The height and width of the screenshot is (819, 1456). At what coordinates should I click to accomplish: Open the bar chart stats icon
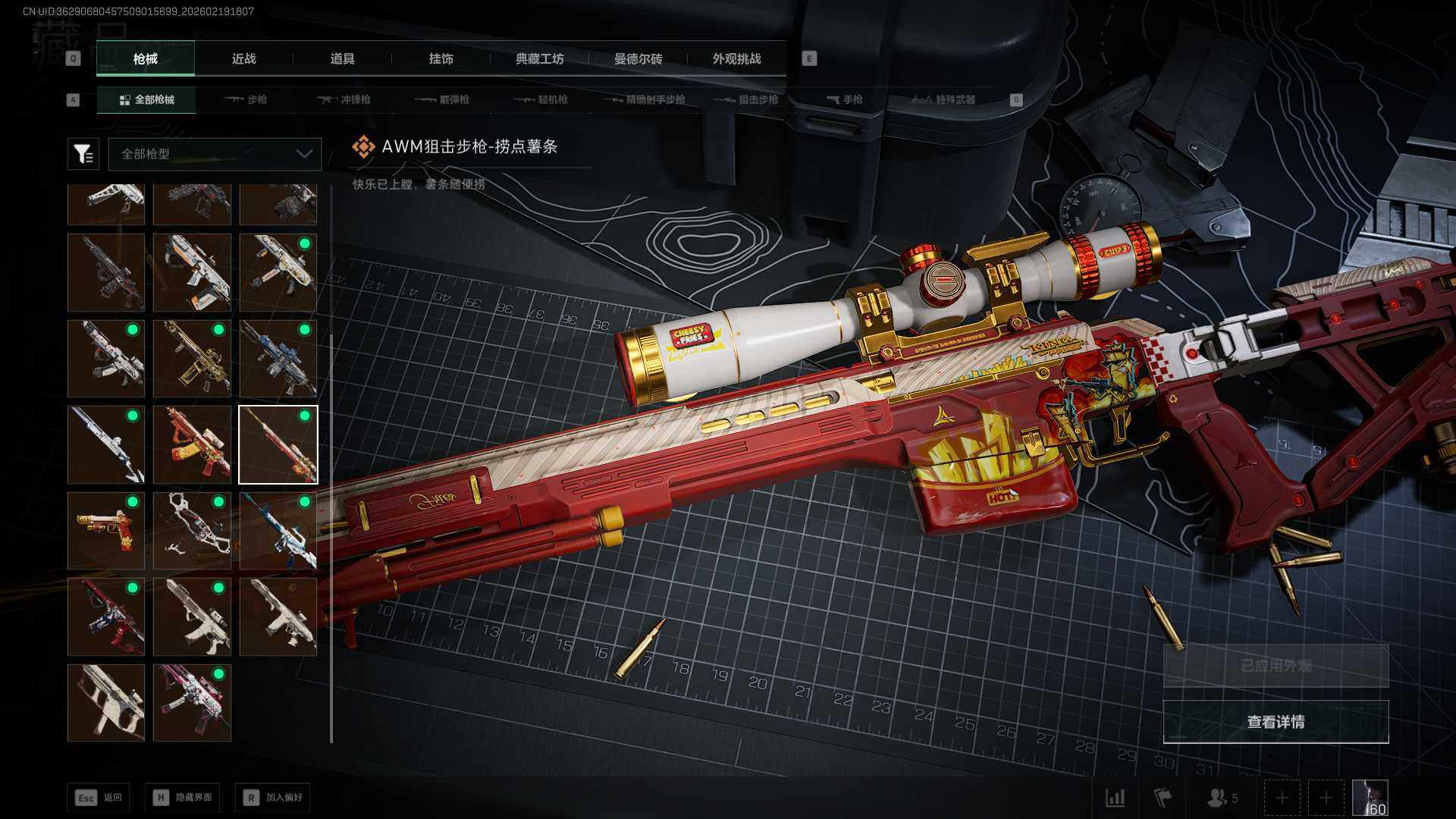pos(1115,798)
